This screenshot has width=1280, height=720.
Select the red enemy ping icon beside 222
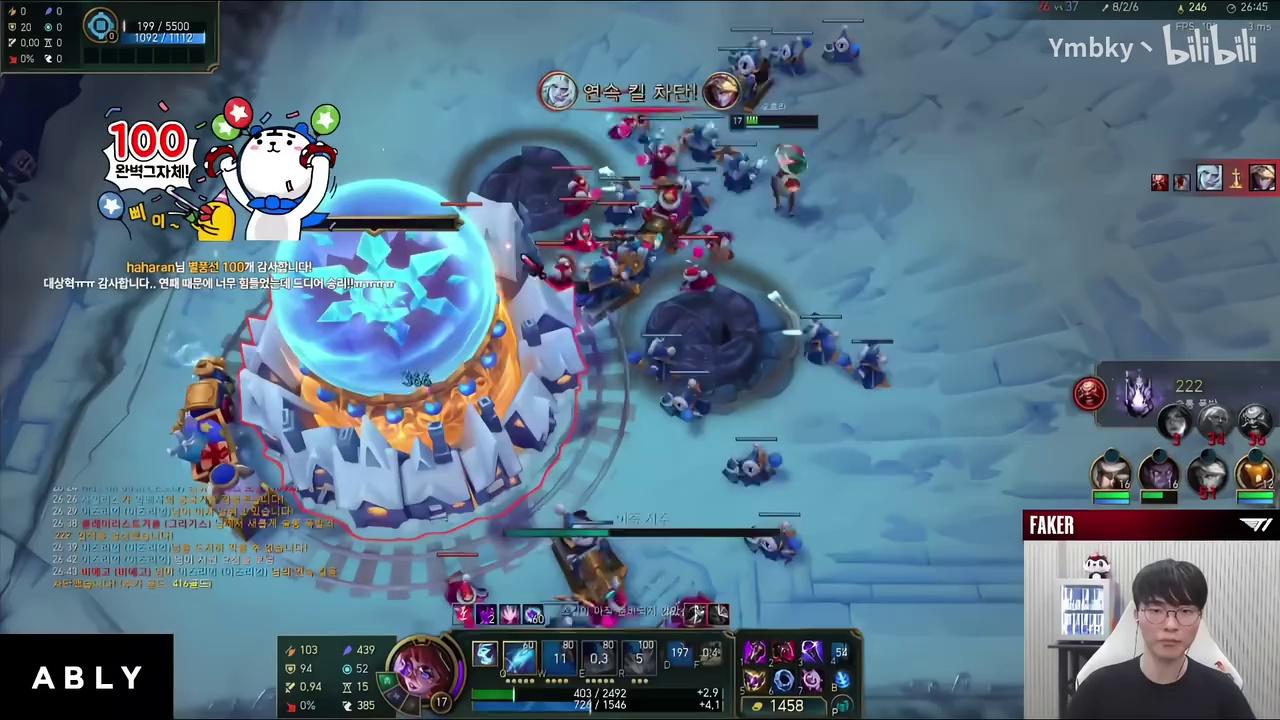1090,393
